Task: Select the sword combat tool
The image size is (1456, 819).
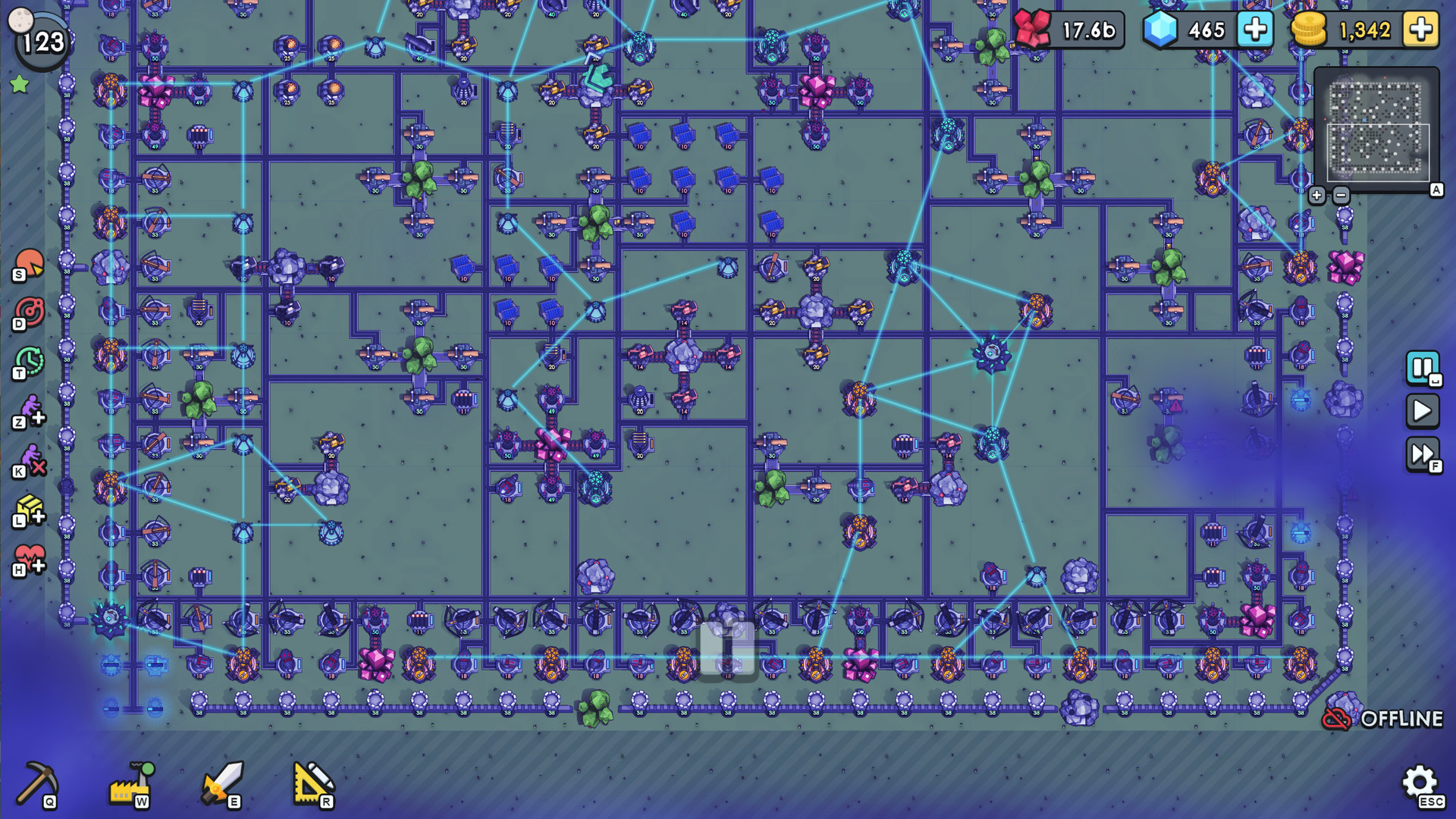Action: tap(224, 783)
